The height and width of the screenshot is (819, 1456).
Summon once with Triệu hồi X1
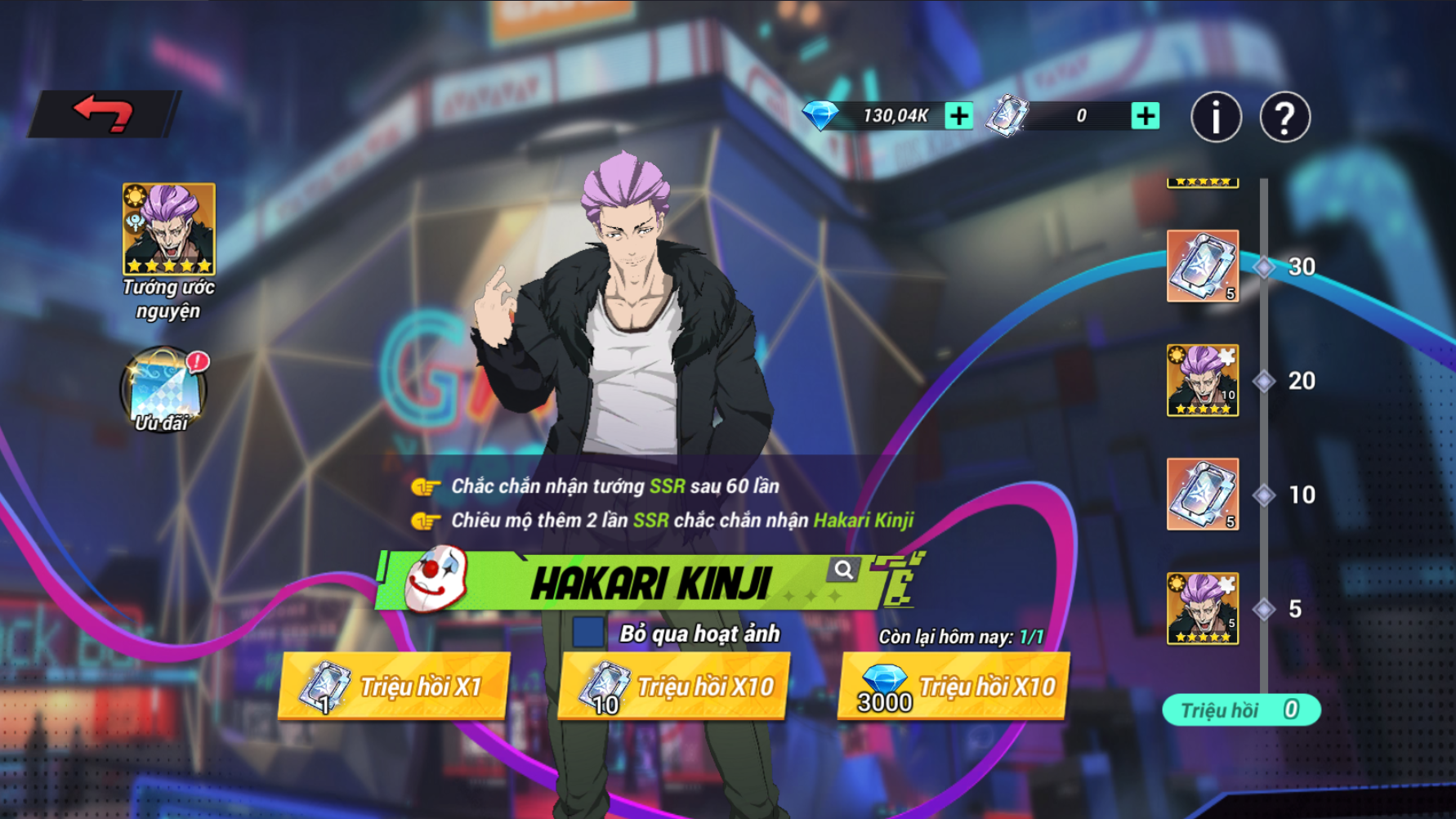394,687
